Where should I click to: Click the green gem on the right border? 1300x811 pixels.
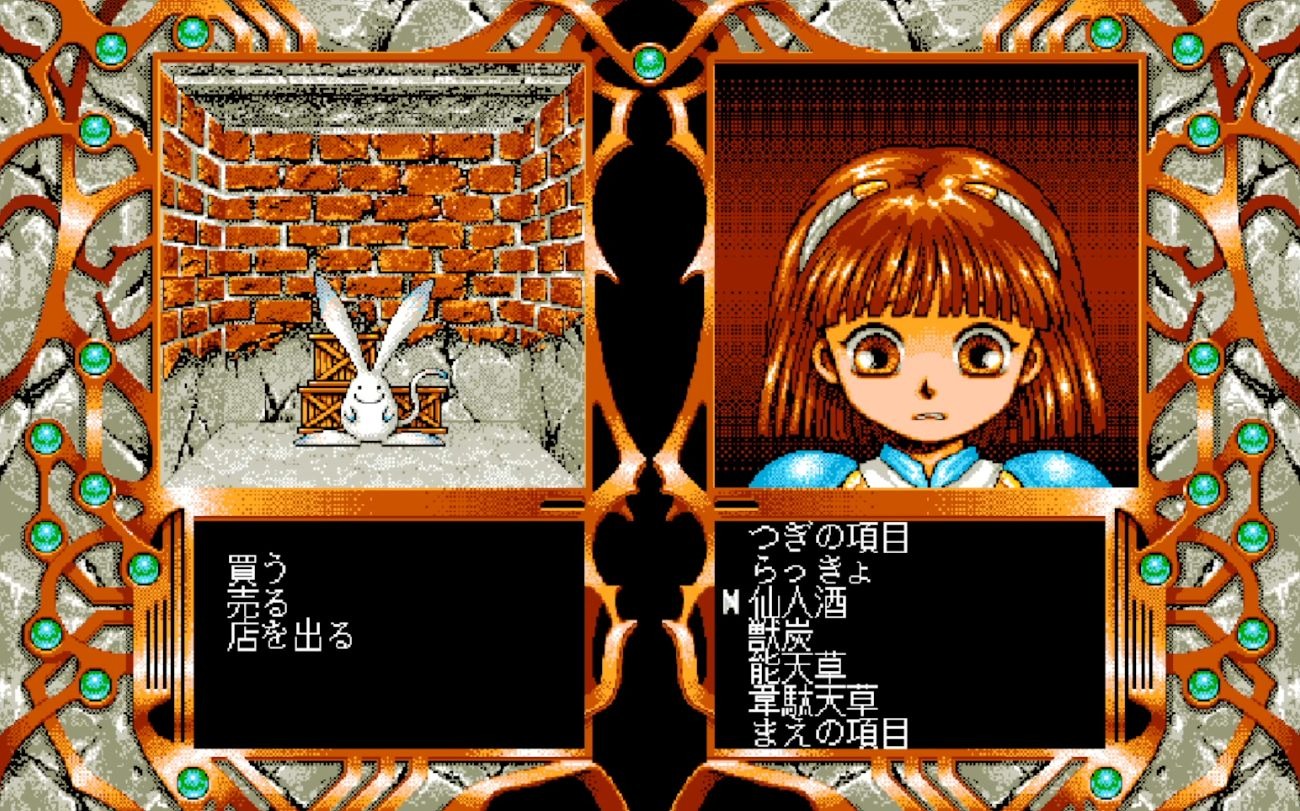coord(1253,440)
